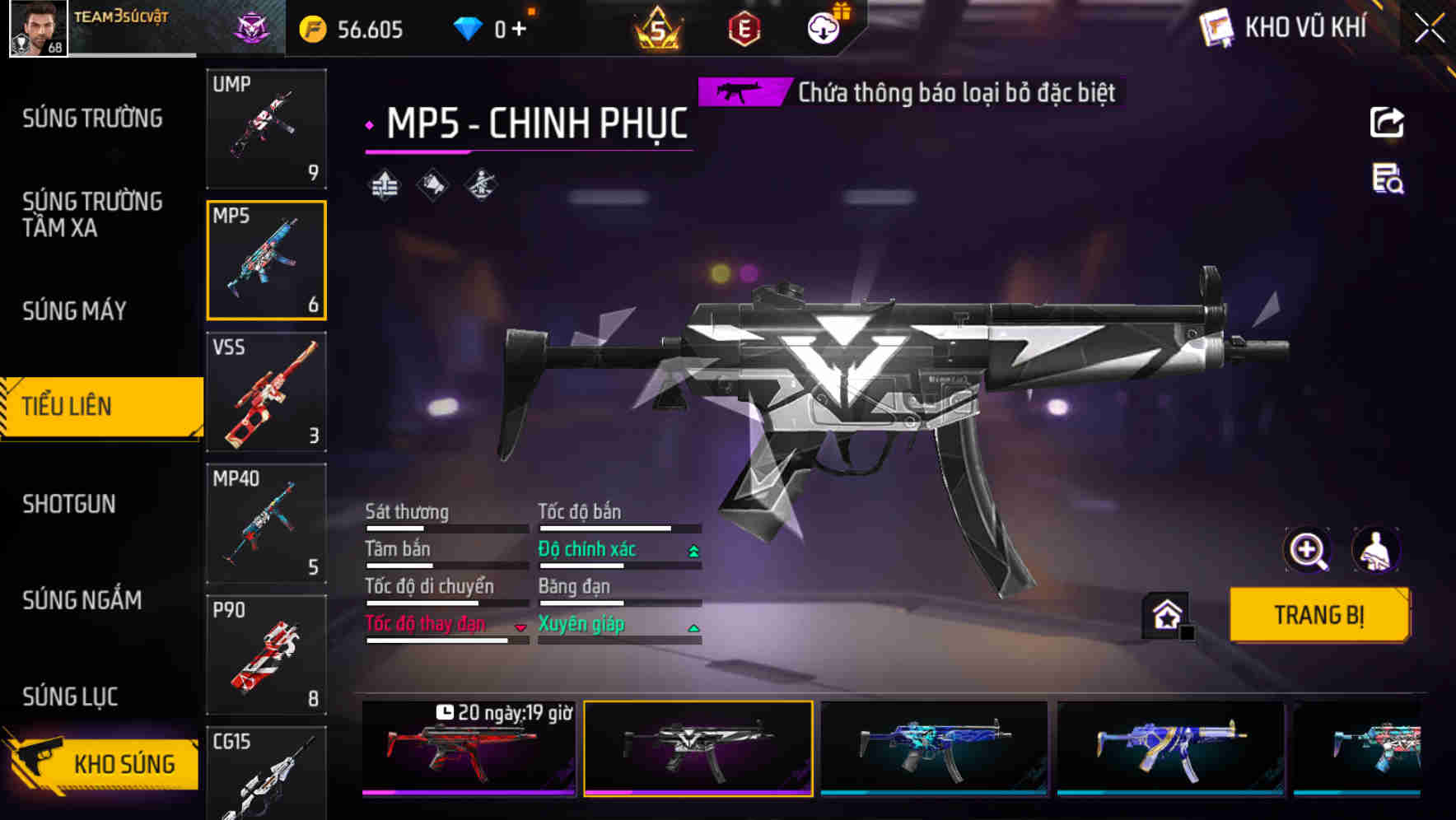The width and height of the screenshot is (1456, 820).
Task: Select the VSS weapon tile
Action: coord(266,392)
